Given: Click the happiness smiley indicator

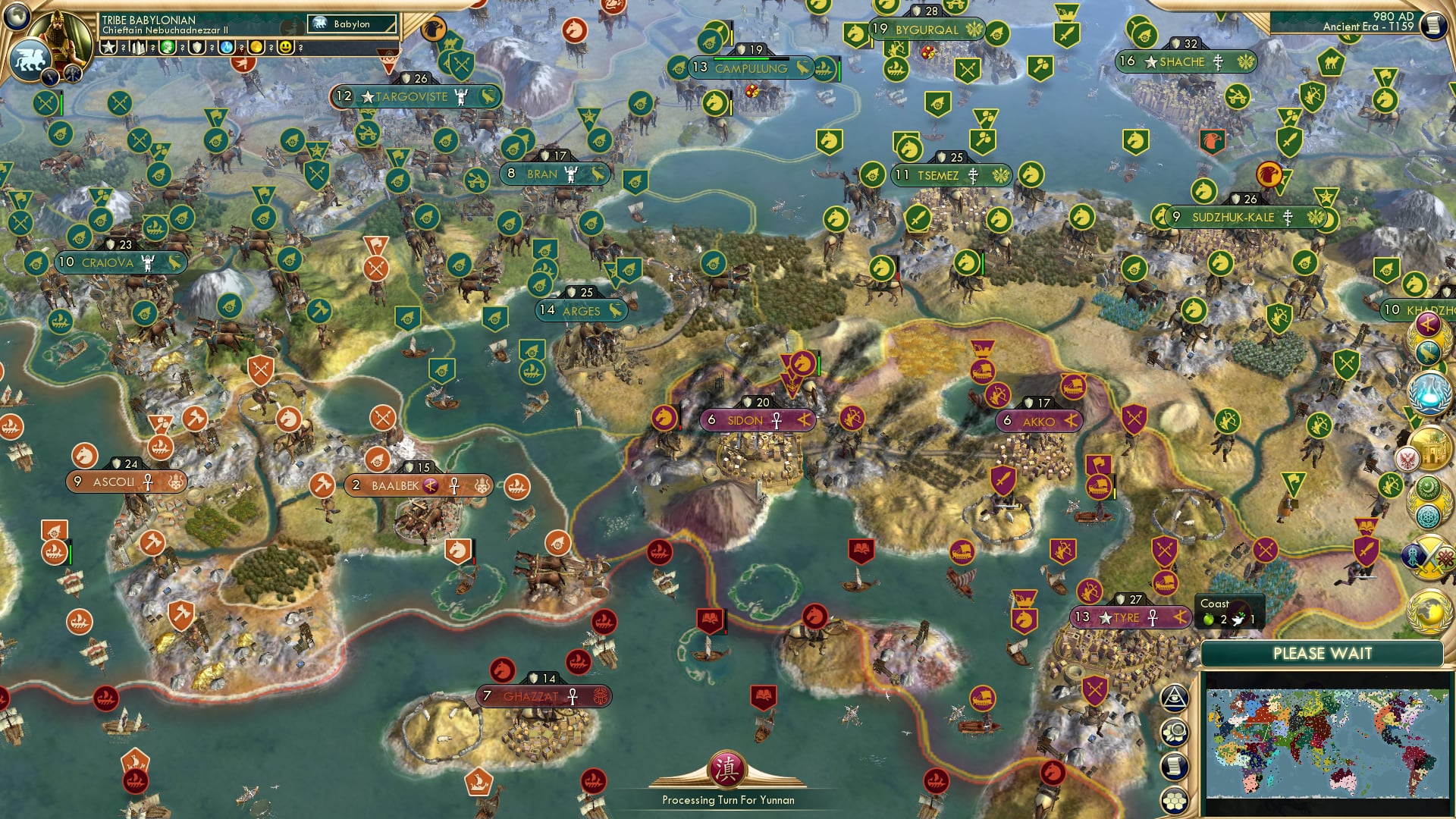Looking at the screenshot, I should (x=287, y=49).
